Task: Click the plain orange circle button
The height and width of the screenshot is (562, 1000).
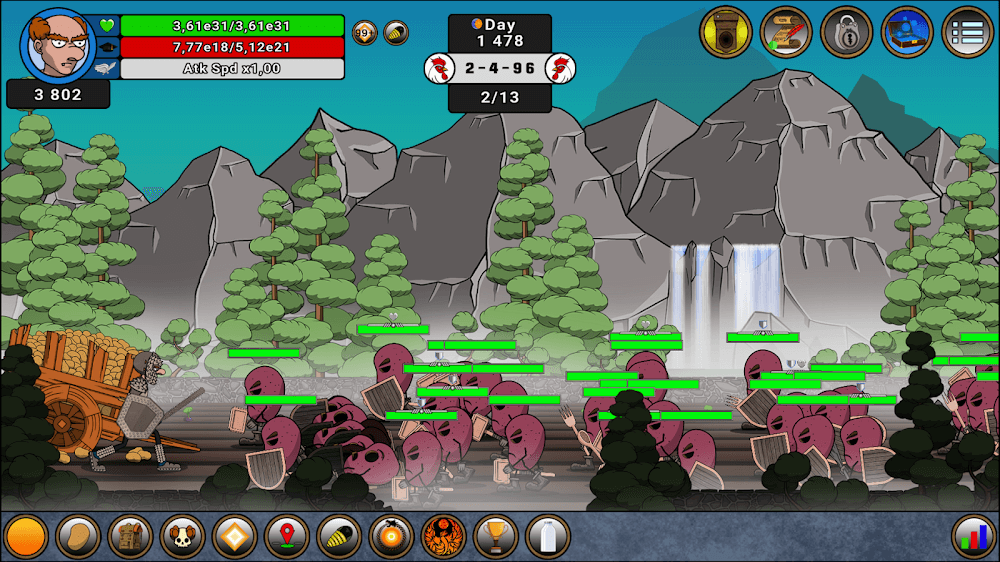Action: coord(25,536)
